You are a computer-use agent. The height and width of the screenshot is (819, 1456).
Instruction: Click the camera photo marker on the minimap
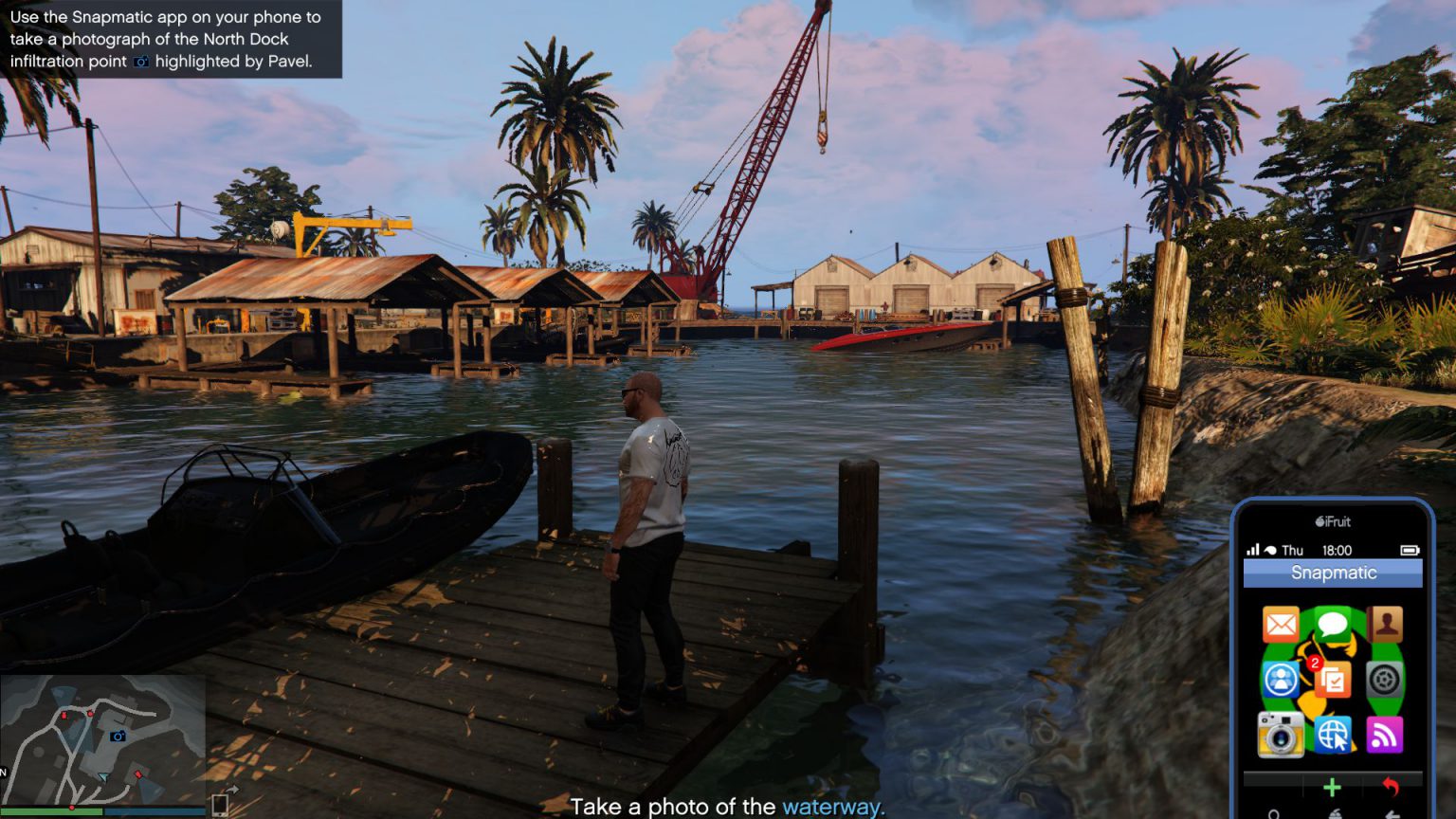118,737
